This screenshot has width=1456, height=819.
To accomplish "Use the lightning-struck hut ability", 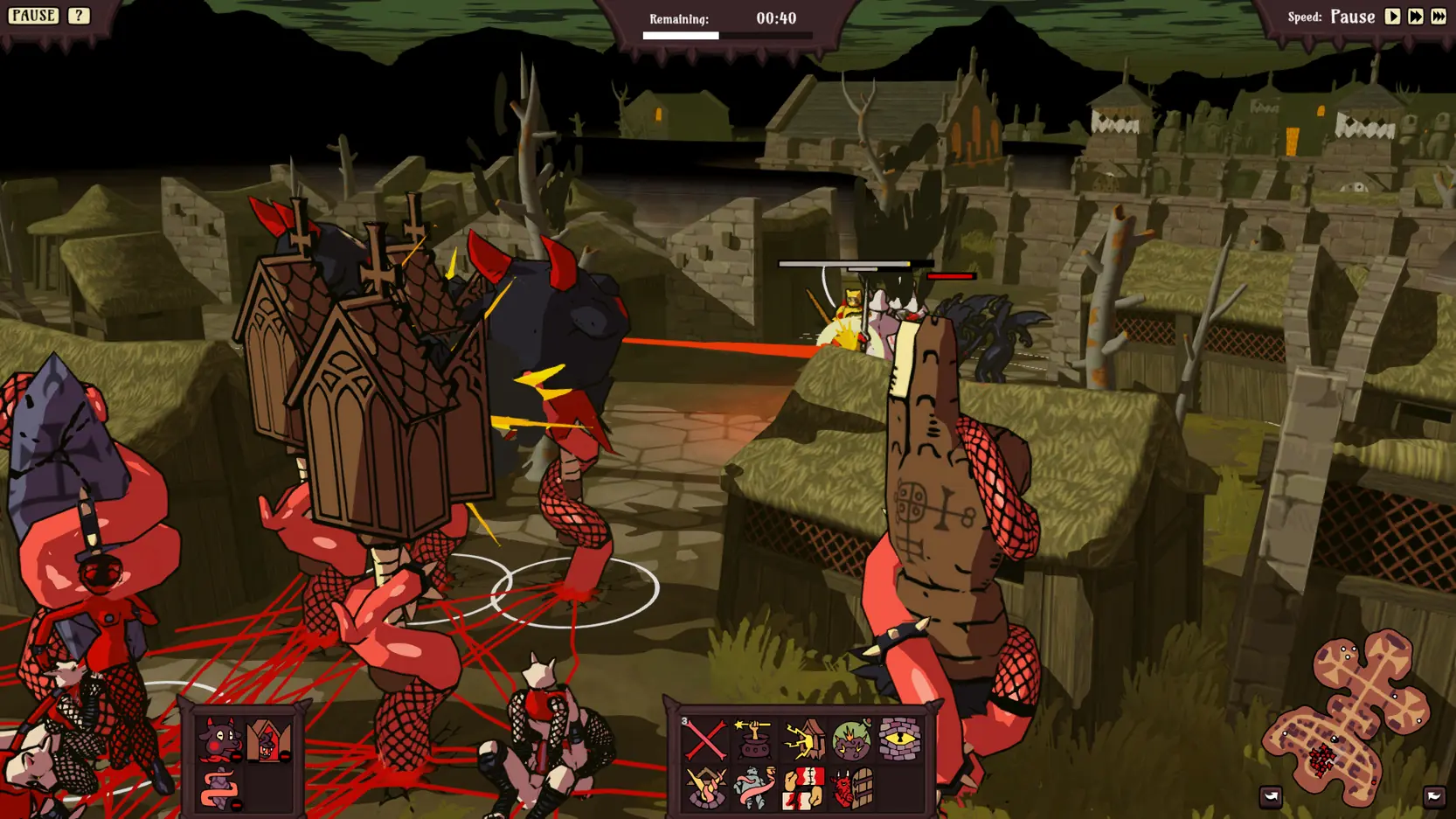I will pos(802,739).
